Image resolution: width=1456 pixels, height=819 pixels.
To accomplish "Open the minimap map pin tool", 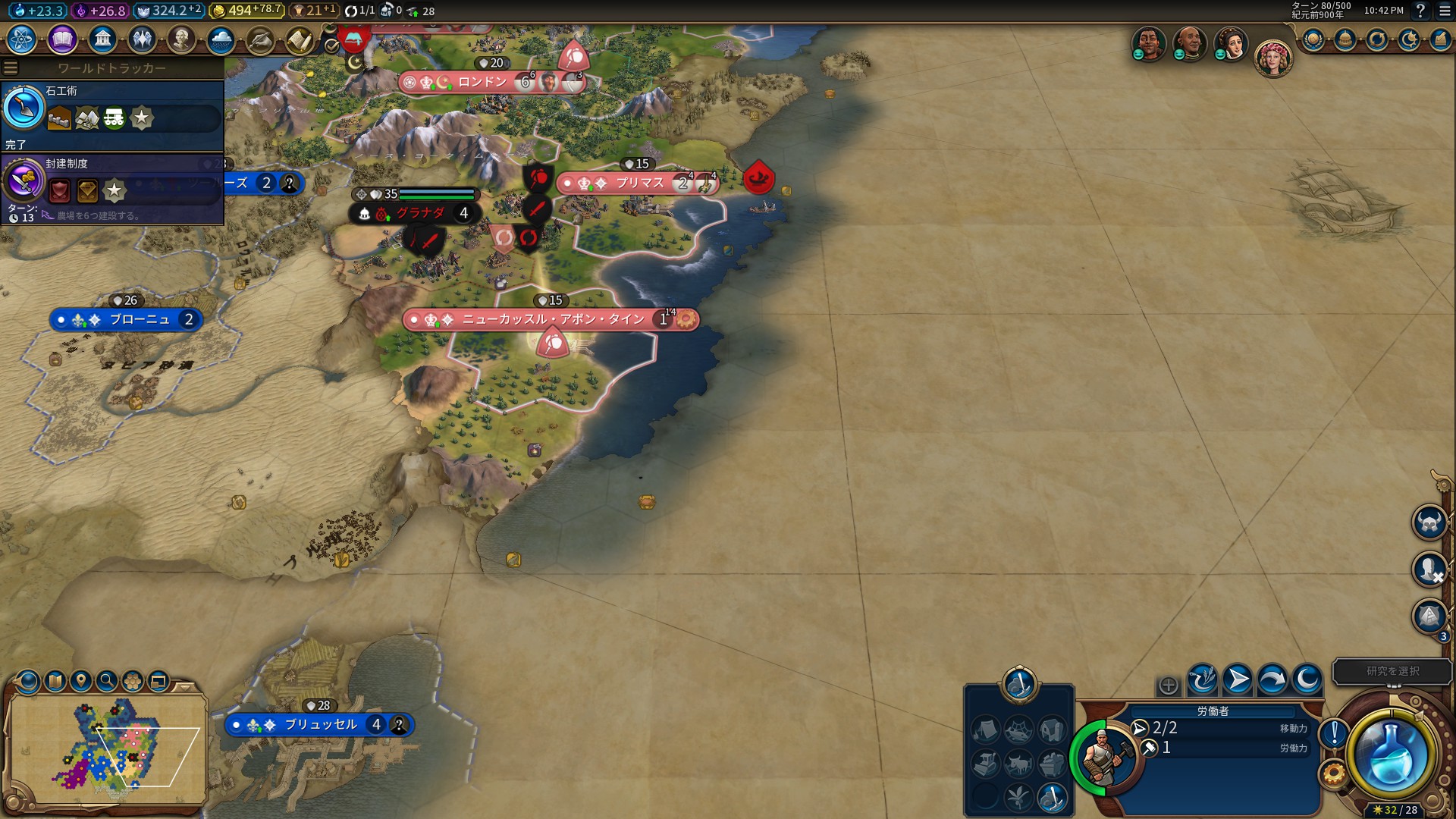I will click(x=81, y=681).
